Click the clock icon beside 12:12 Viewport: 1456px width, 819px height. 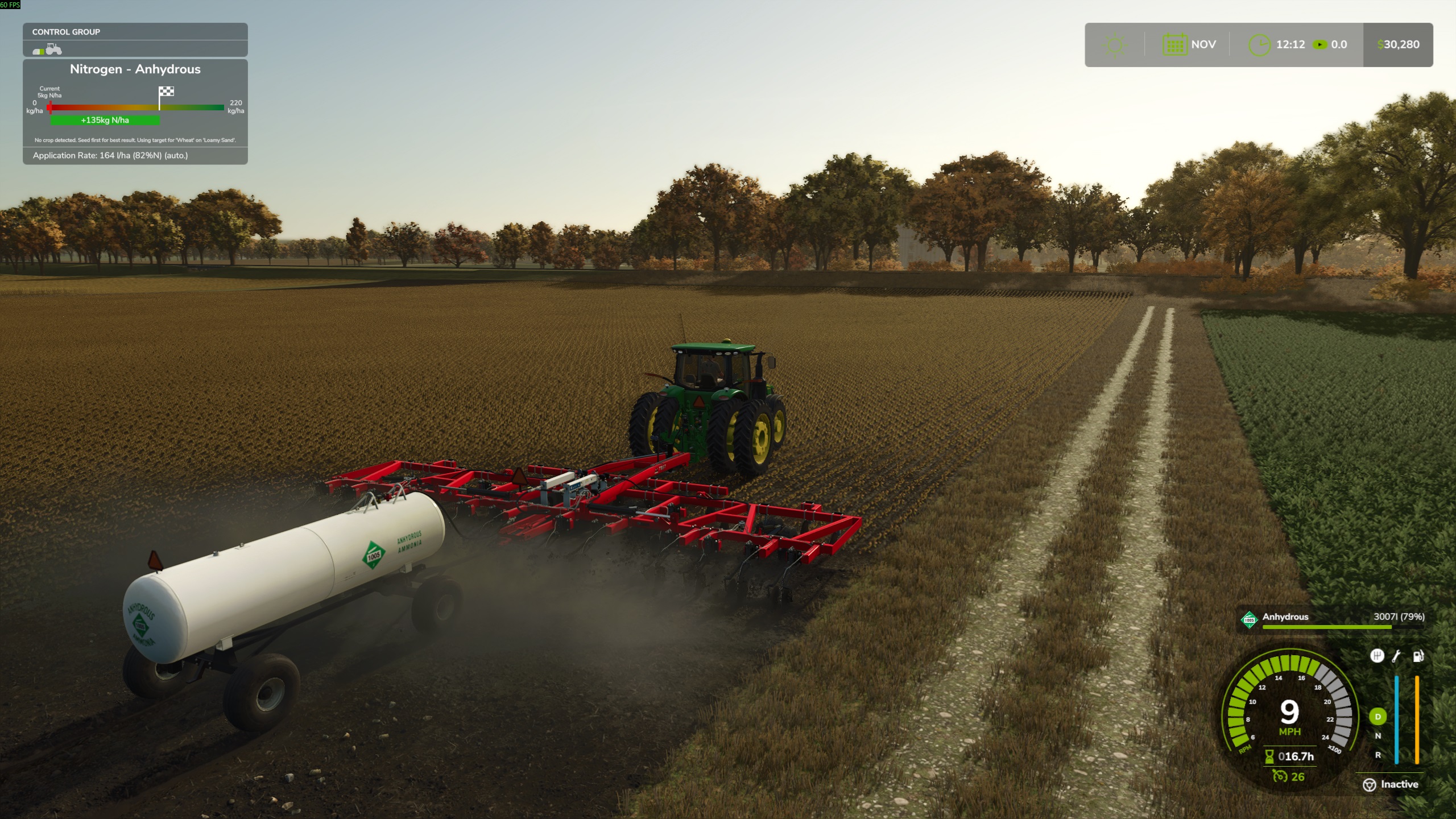[x=1260, y=44]
